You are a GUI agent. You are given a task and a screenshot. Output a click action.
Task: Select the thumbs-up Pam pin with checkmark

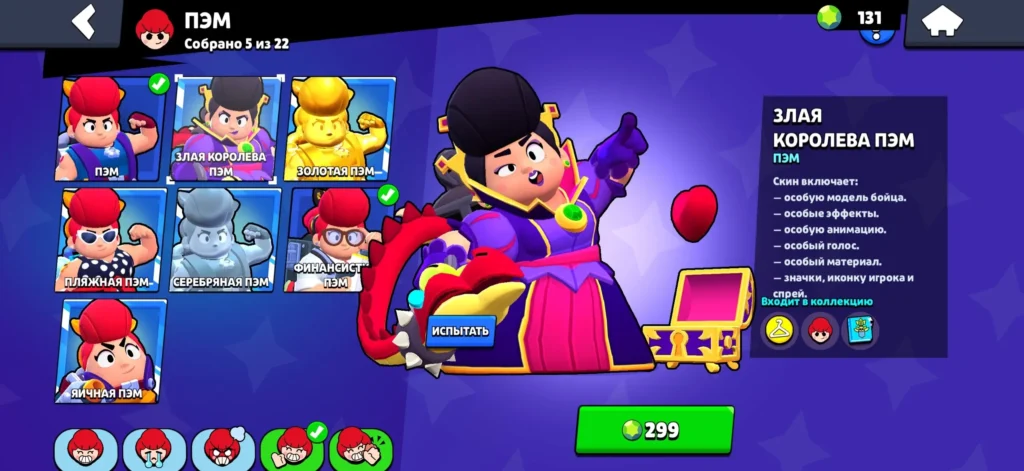pyautogui.click(x=293, y=448)
